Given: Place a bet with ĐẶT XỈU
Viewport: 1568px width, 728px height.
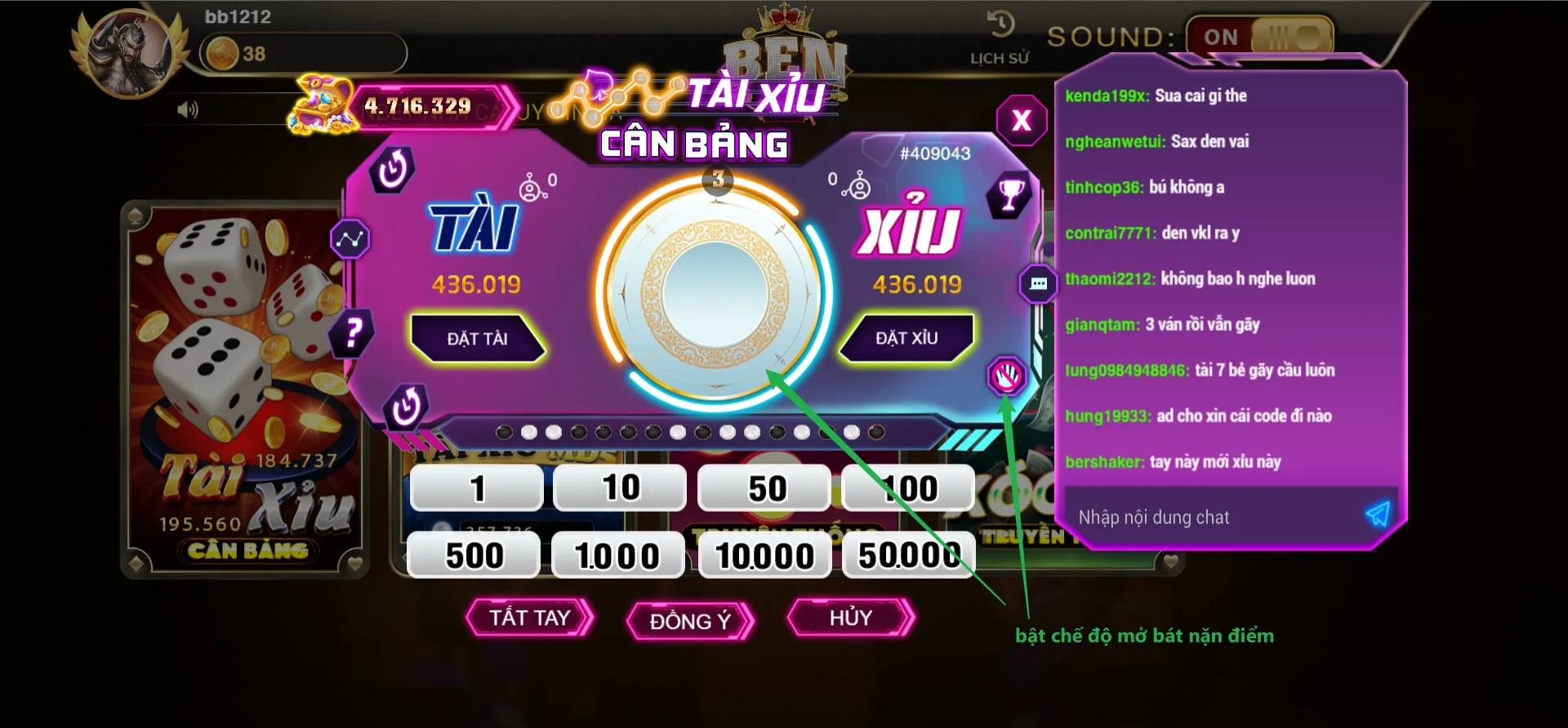Looking at the screenshot, I should click(x=906, y=338).
